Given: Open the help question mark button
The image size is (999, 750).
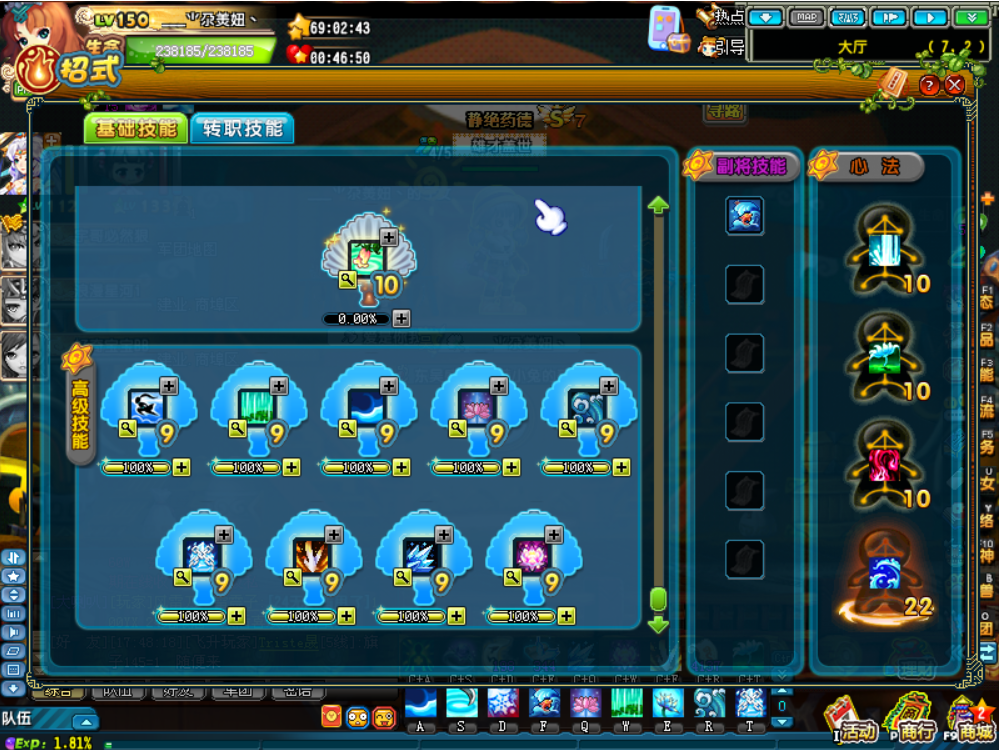Looking at the screenshot, I should coord(929,85).
